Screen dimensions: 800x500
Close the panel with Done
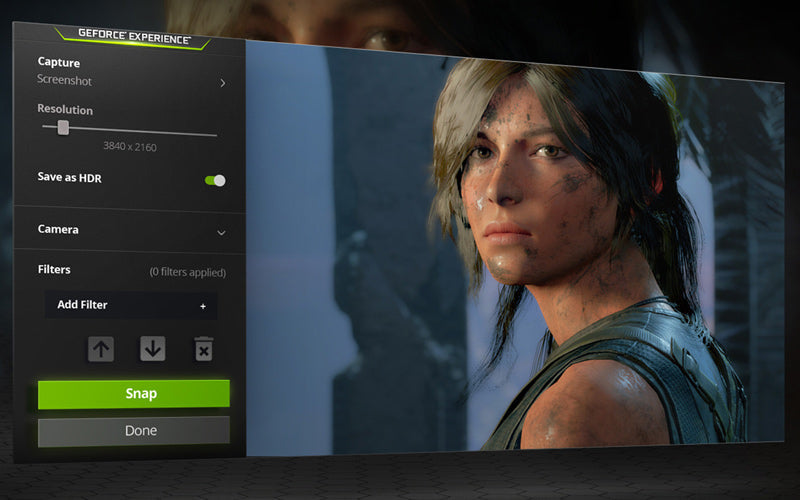134,431
